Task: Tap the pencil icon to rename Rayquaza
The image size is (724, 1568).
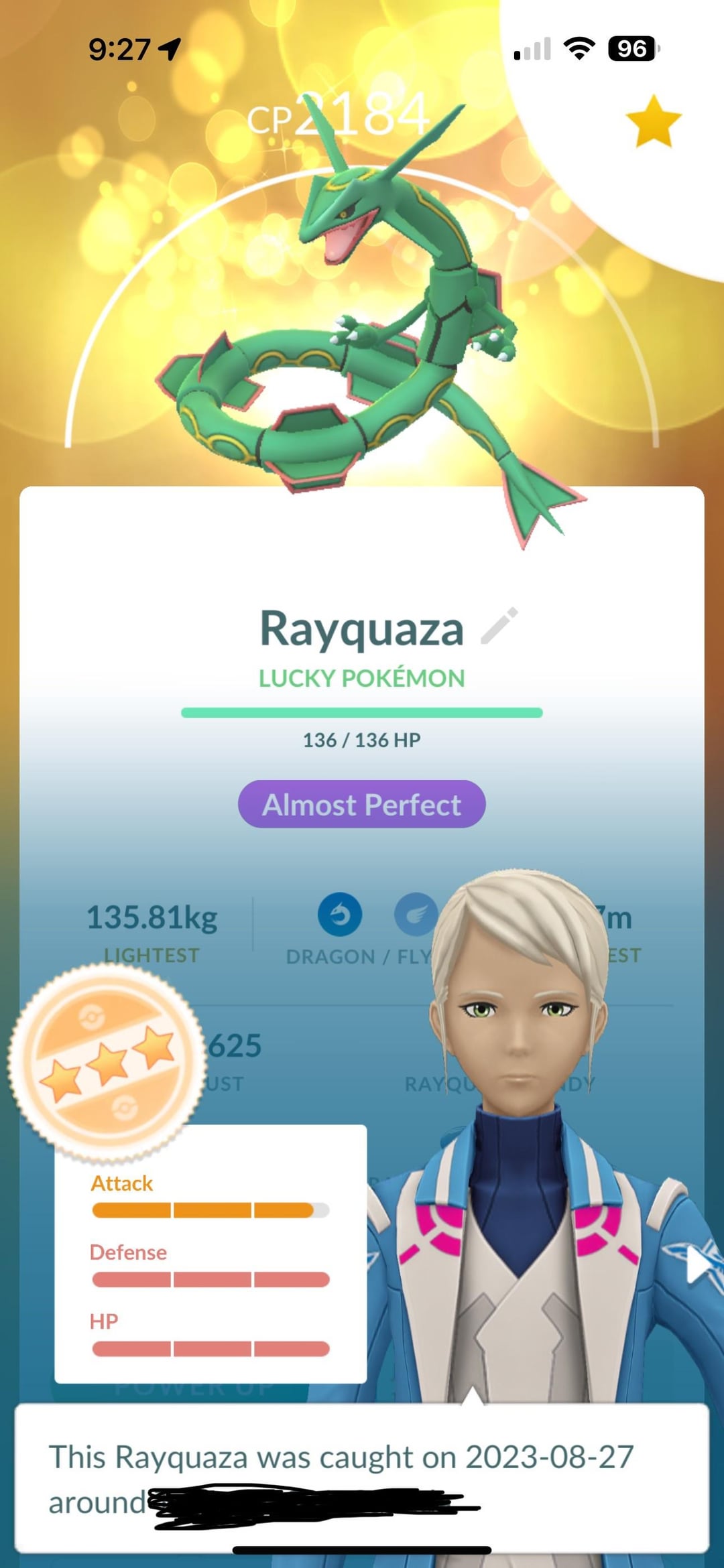Action: (x=500, y=627)
